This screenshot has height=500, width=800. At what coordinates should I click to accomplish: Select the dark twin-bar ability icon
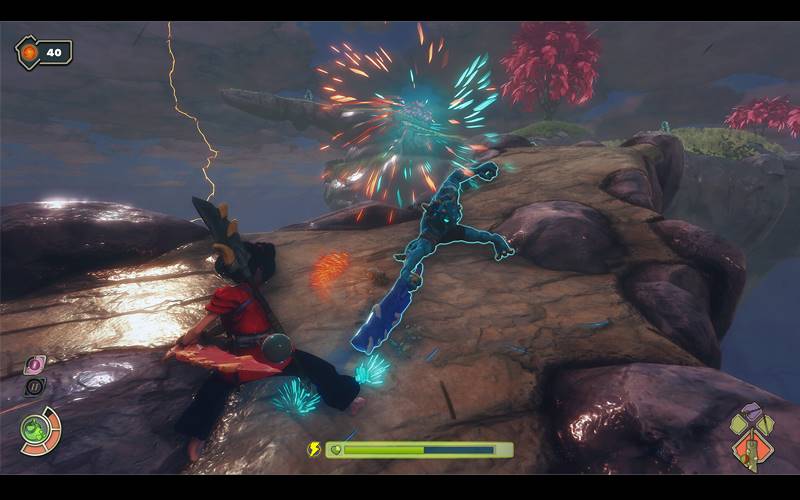click(x=34, y=387)
